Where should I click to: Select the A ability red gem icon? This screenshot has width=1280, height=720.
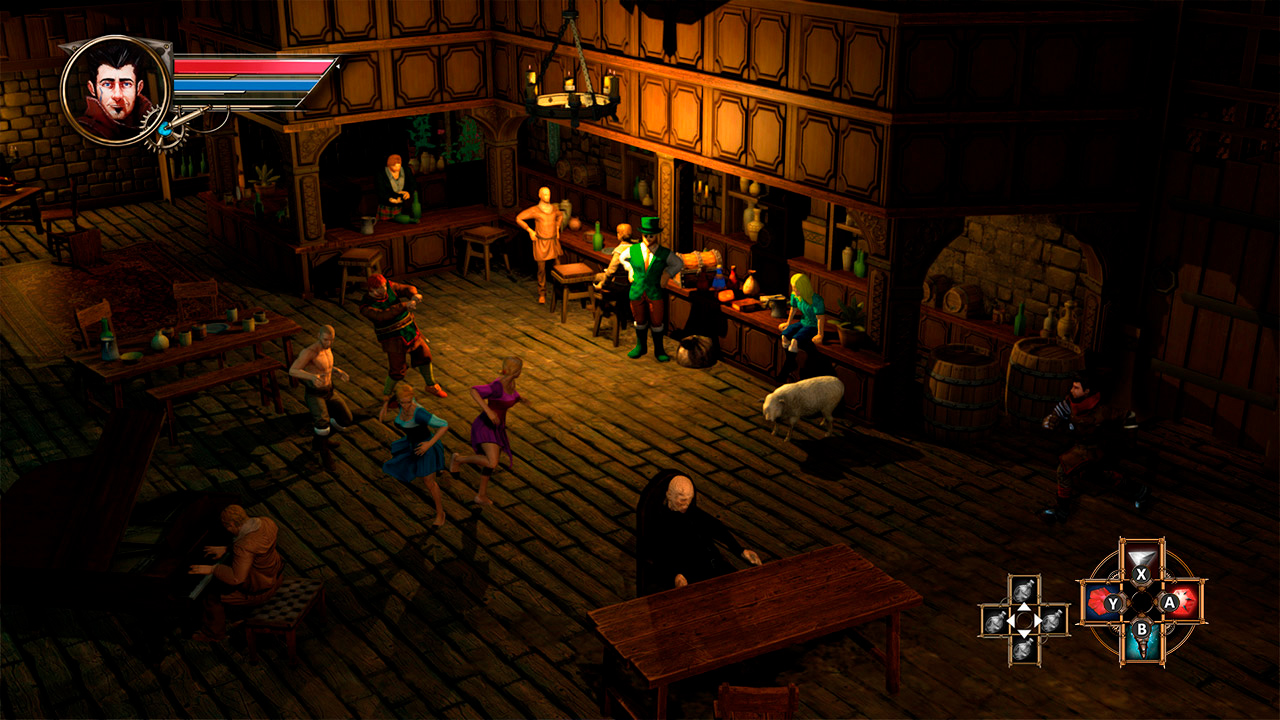tap(1183, 601)
